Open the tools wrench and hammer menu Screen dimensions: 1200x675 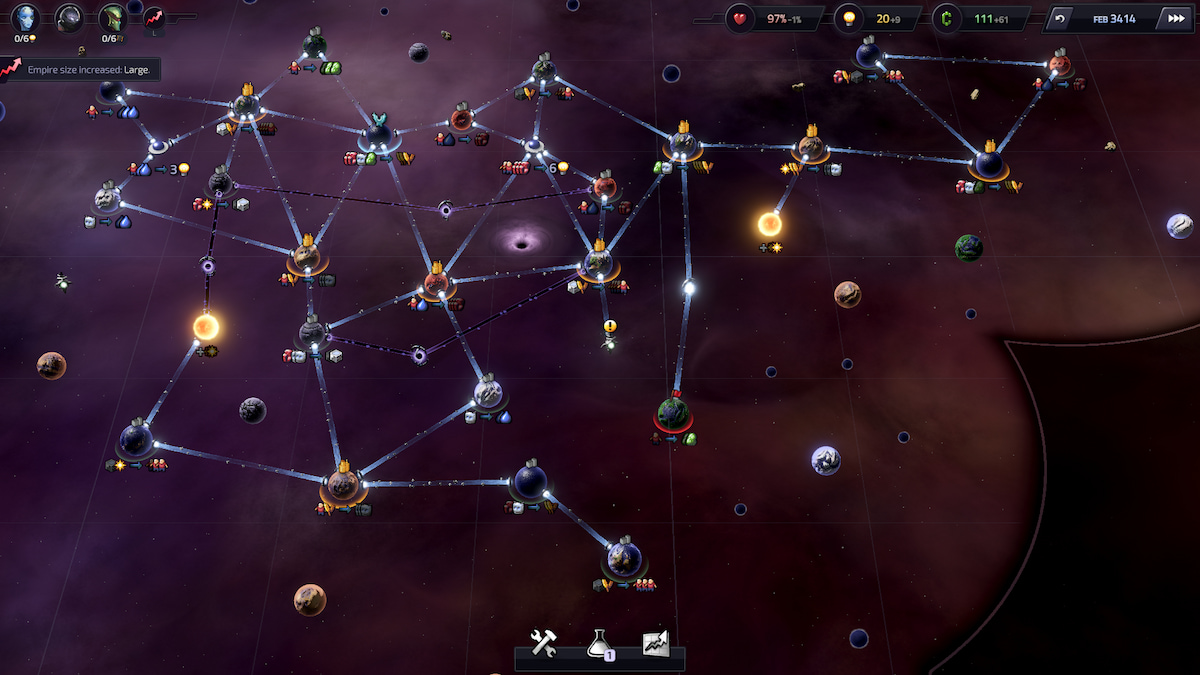pyautogui.click(x=543, y=643)
